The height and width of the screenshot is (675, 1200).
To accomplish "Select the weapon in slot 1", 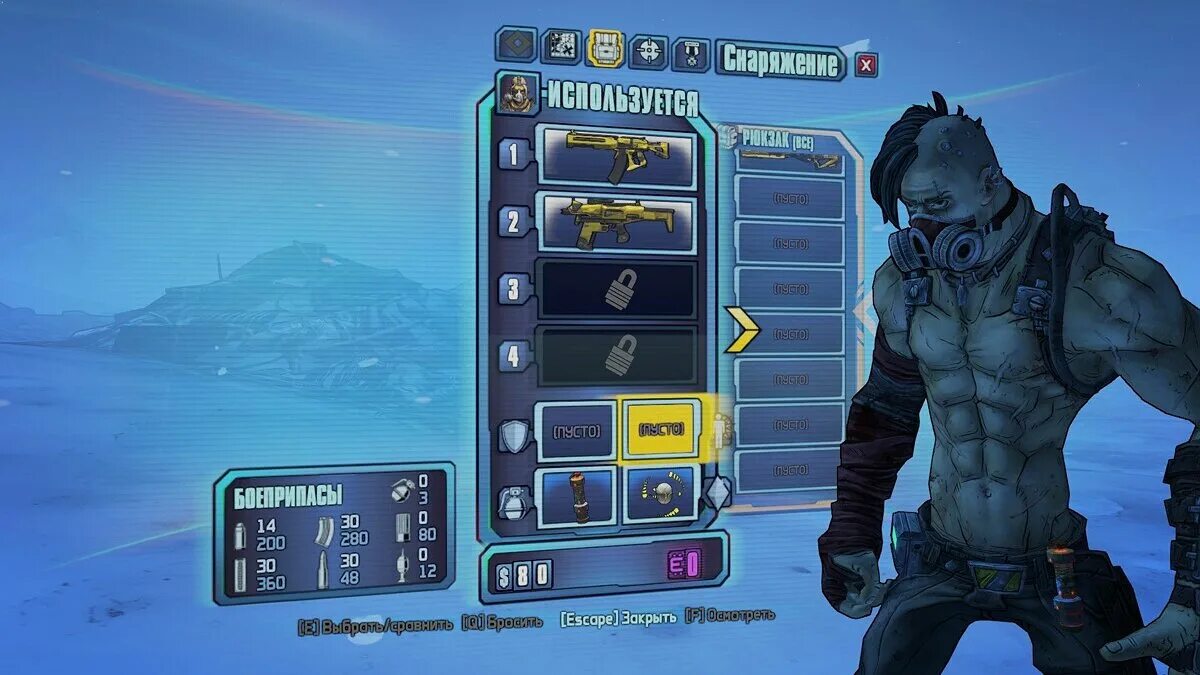I will click(616, 156).
